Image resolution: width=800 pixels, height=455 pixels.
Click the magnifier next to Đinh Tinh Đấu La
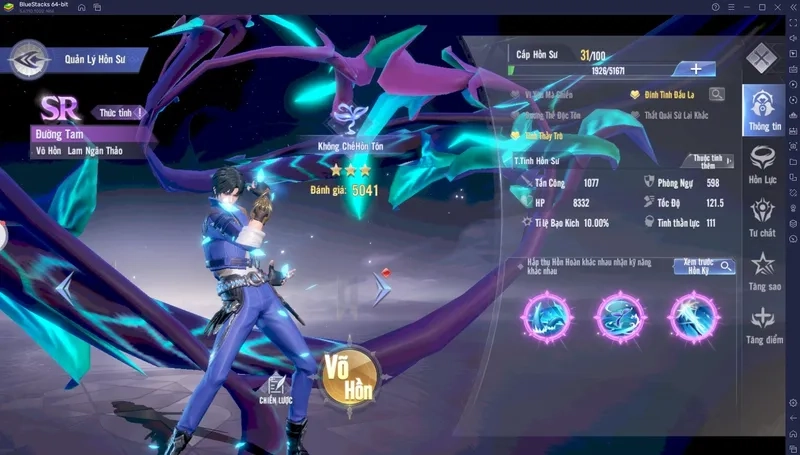tap(716, 95)
